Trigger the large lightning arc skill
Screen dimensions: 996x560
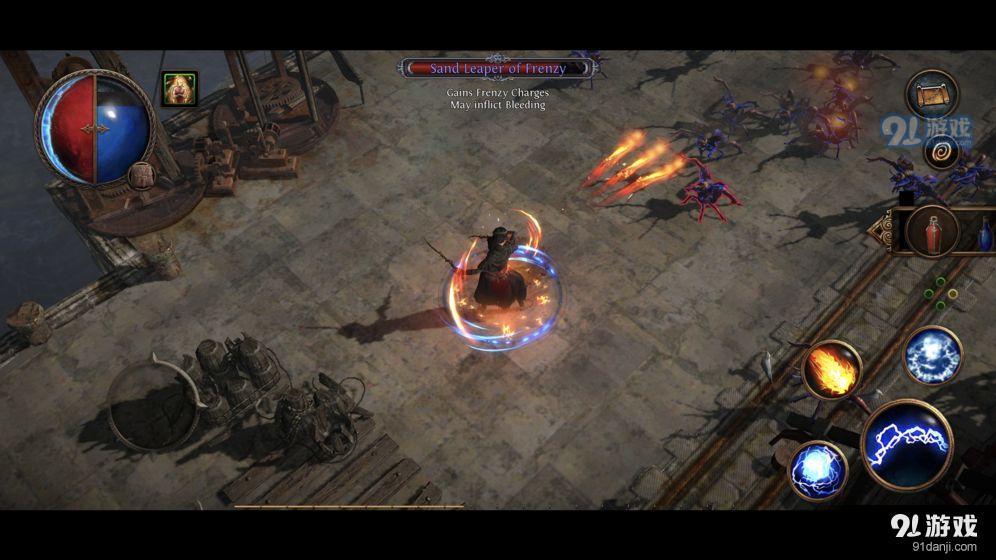(x=907, y=444)
